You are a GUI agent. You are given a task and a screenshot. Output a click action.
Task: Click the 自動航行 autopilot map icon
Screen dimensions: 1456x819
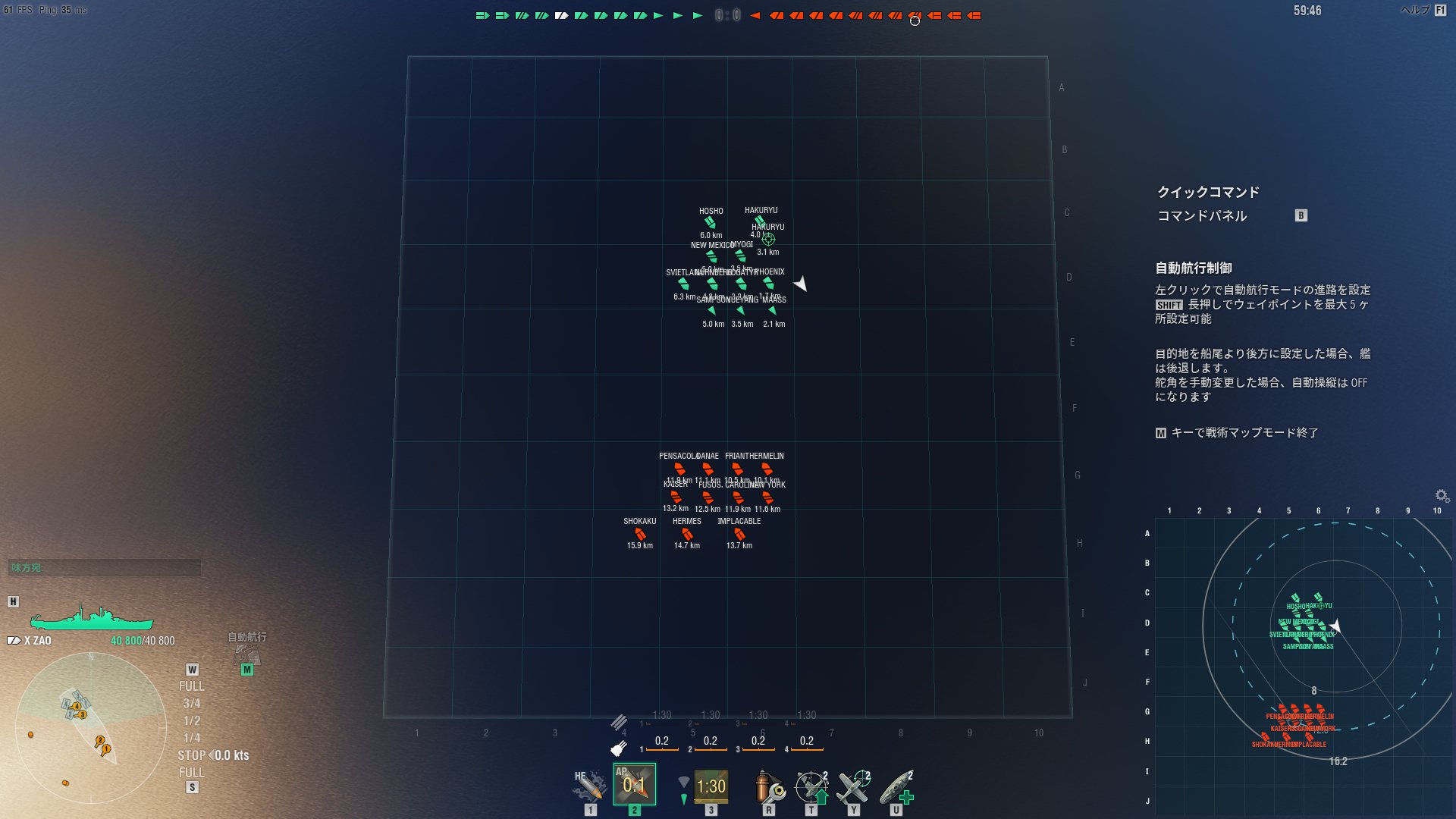point(246,657)
